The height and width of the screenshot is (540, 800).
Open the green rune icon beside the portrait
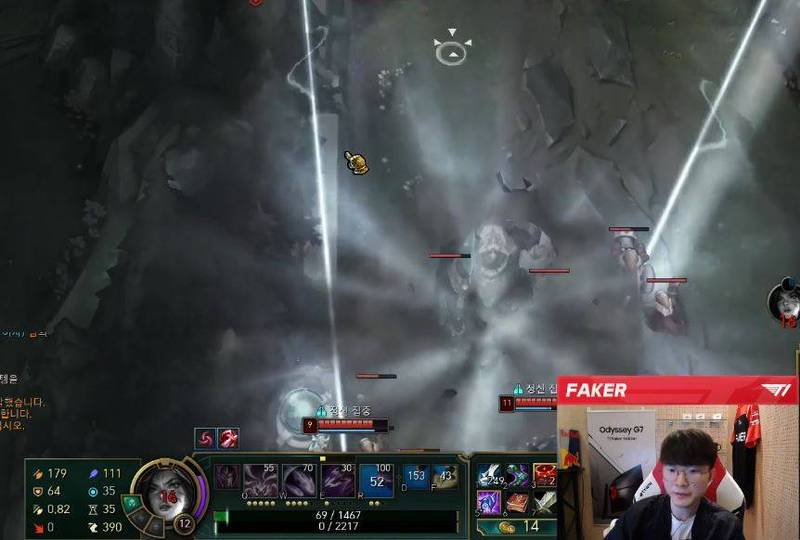point(130,502)
